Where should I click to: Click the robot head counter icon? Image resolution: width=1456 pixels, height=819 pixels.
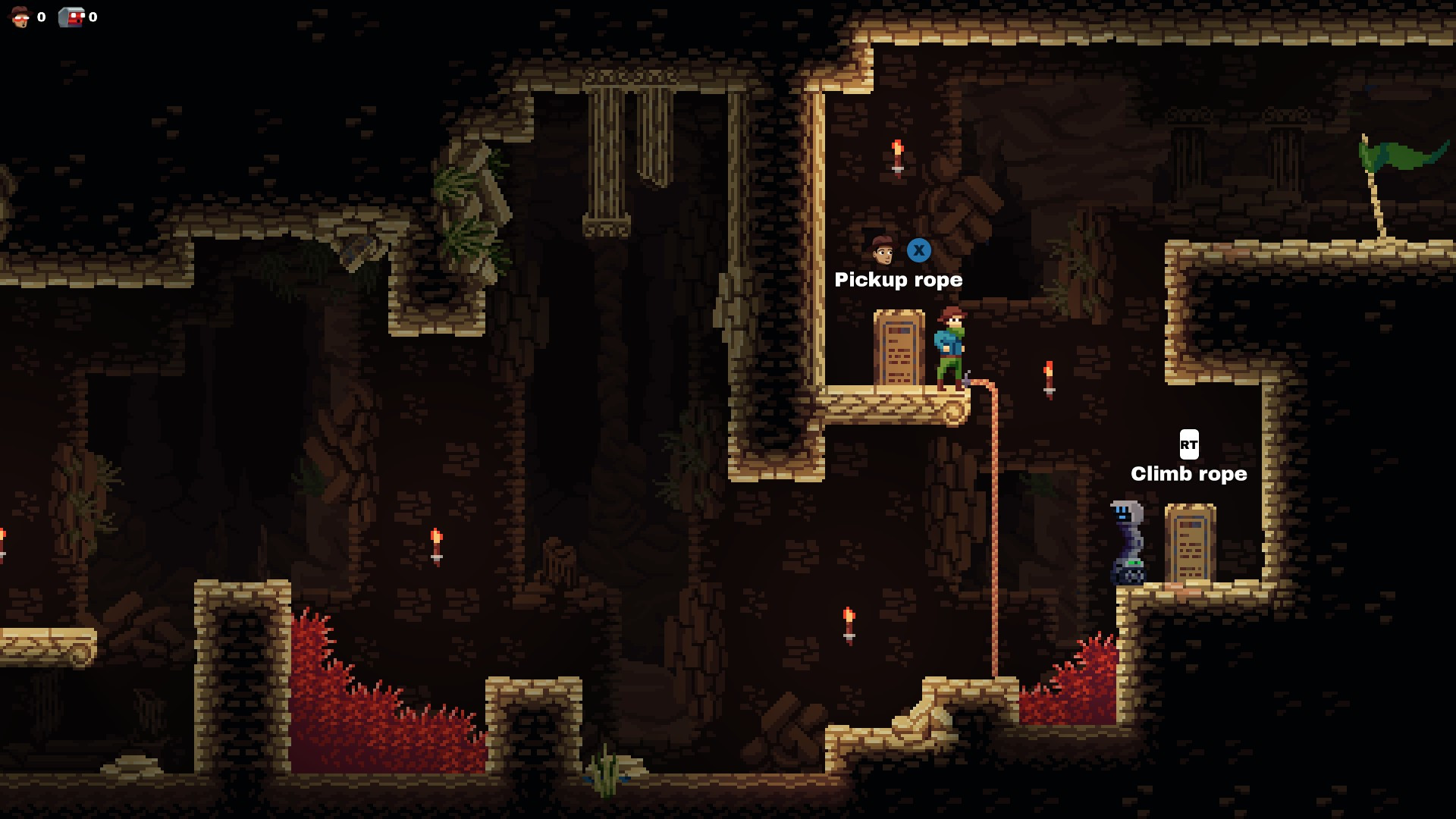click(x=72, y=17)
